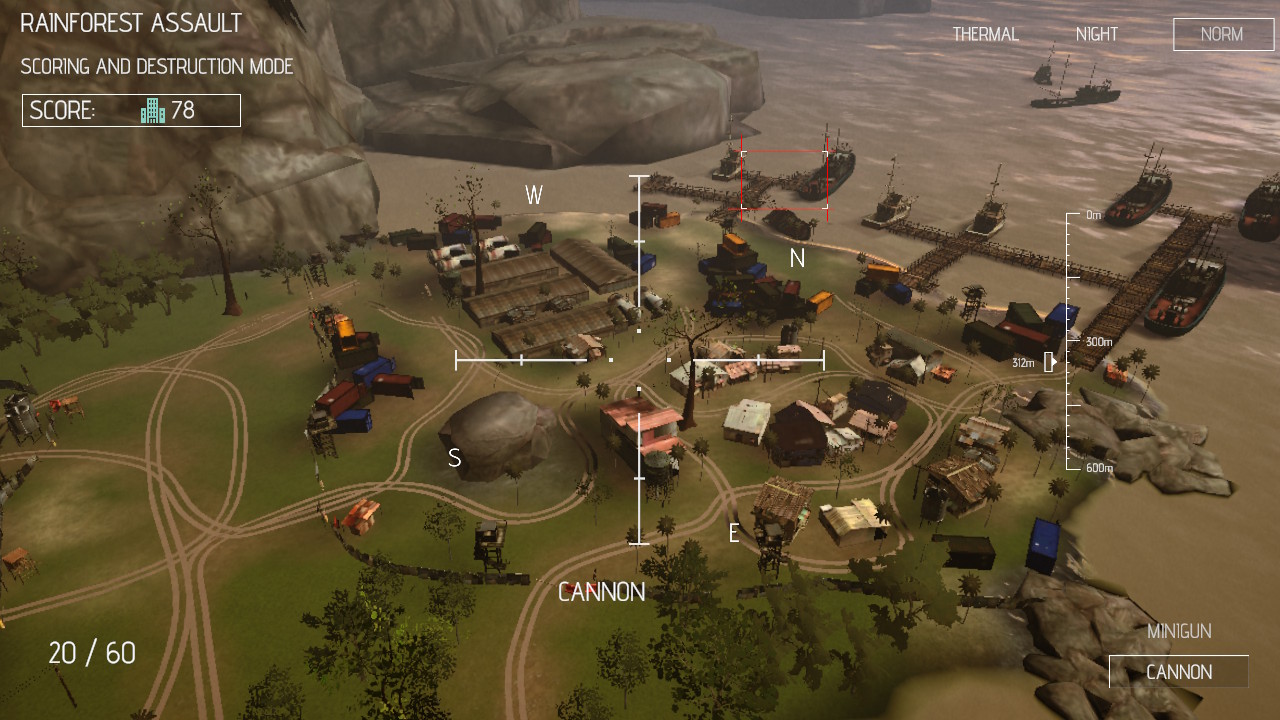The width and height of the screenshot is (1280, 720).
Task: Click the N compass direction letter
Action: coord(797,258)
